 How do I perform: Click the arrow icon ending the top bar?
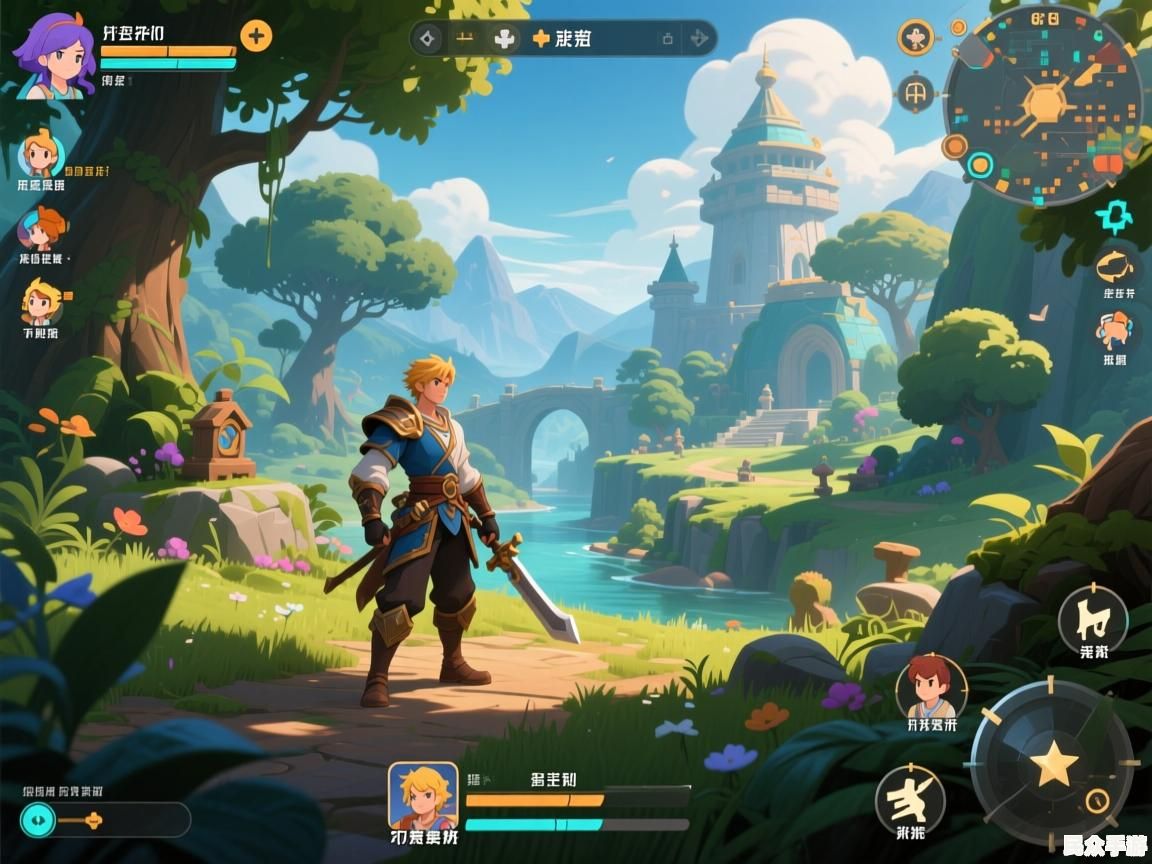pos(700,39)
